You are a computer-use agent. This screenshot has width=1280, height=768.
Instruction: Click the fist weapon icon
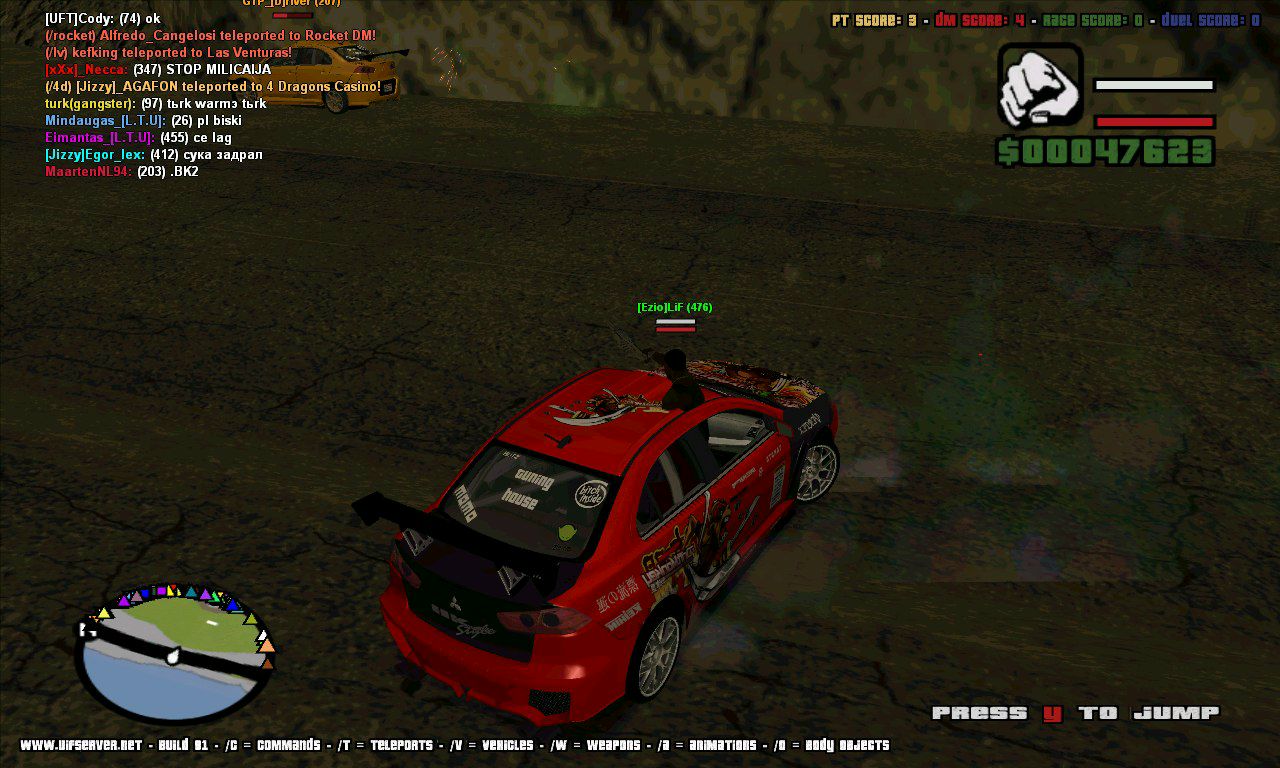(x=1040, y=85)
